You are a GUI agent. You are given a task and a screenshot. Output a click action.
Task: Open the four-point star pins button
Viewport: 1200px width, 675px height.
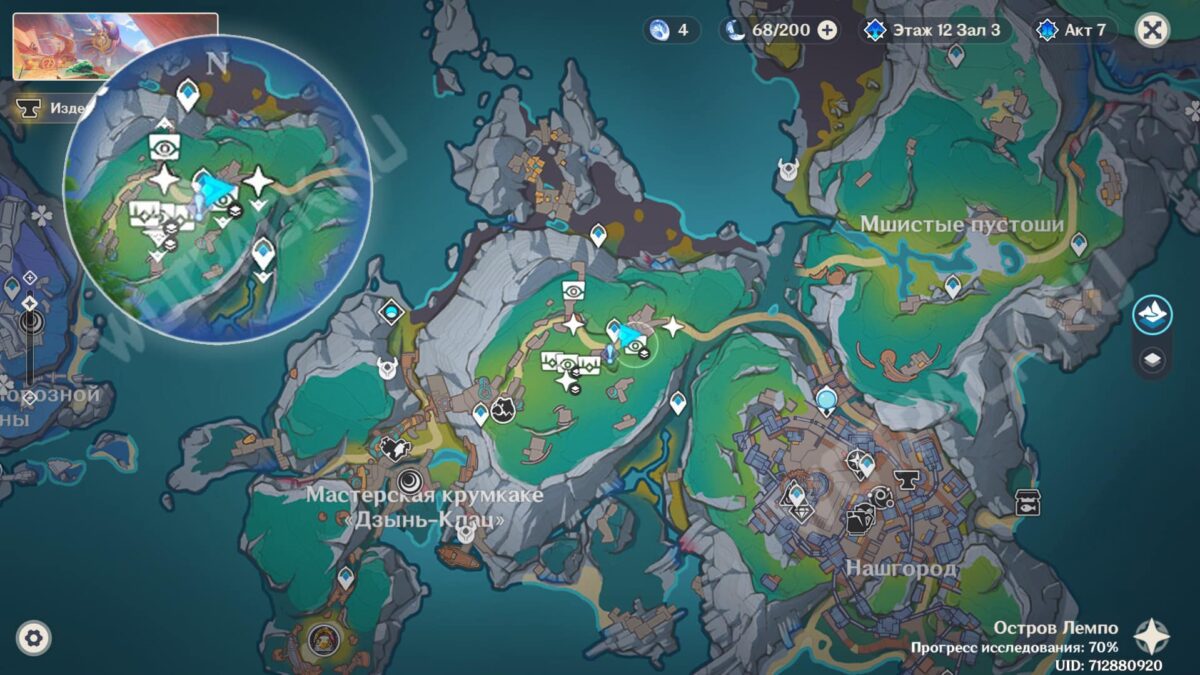click(1152, 636)
